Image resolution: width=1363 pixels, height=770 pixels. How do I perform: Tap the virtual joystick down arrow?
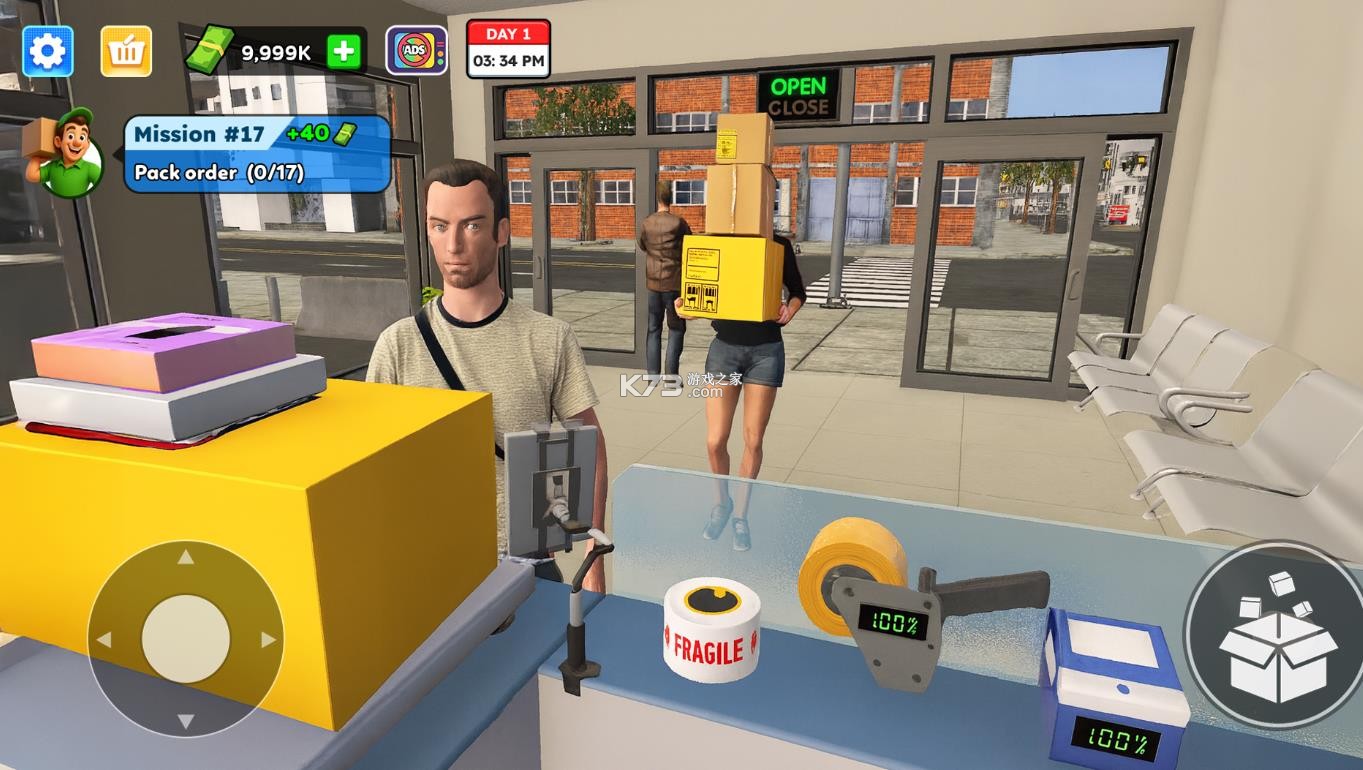(186, 721)
